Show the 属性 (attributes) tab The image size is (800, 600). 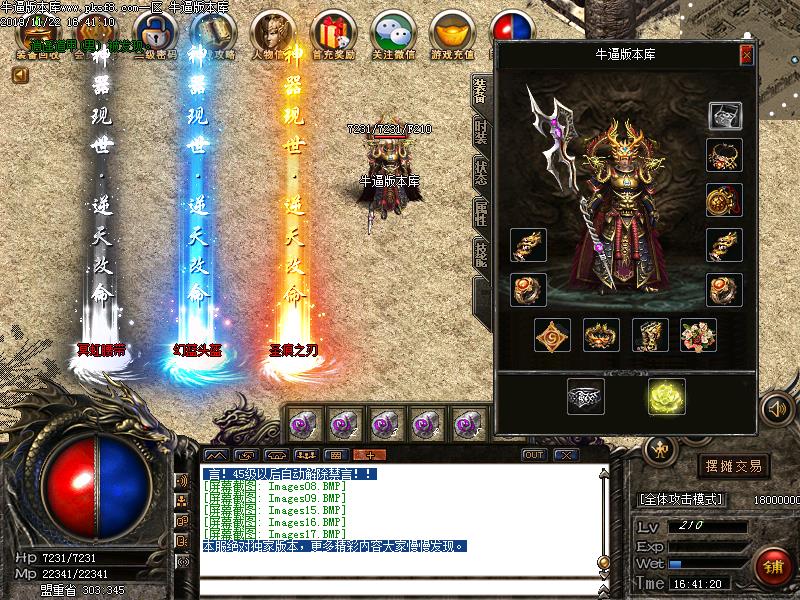coord(480,214)
